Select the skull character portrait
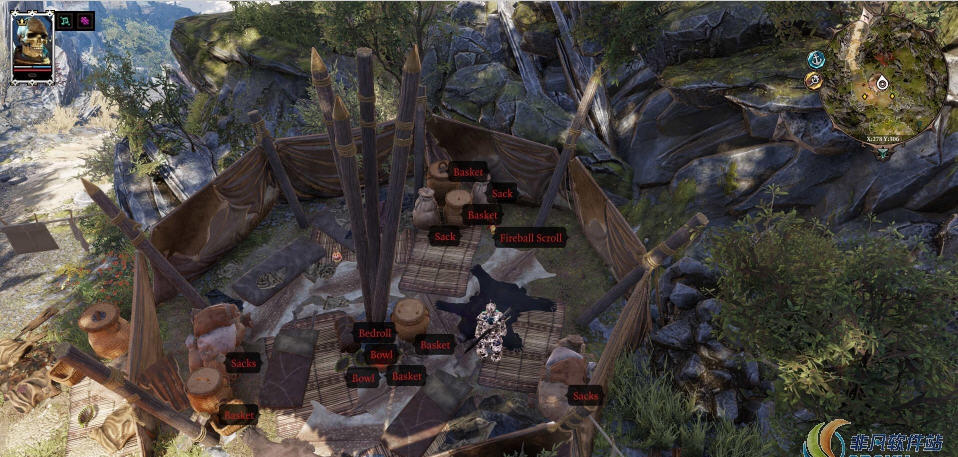 pyautogui.click(x=32, y=43)
